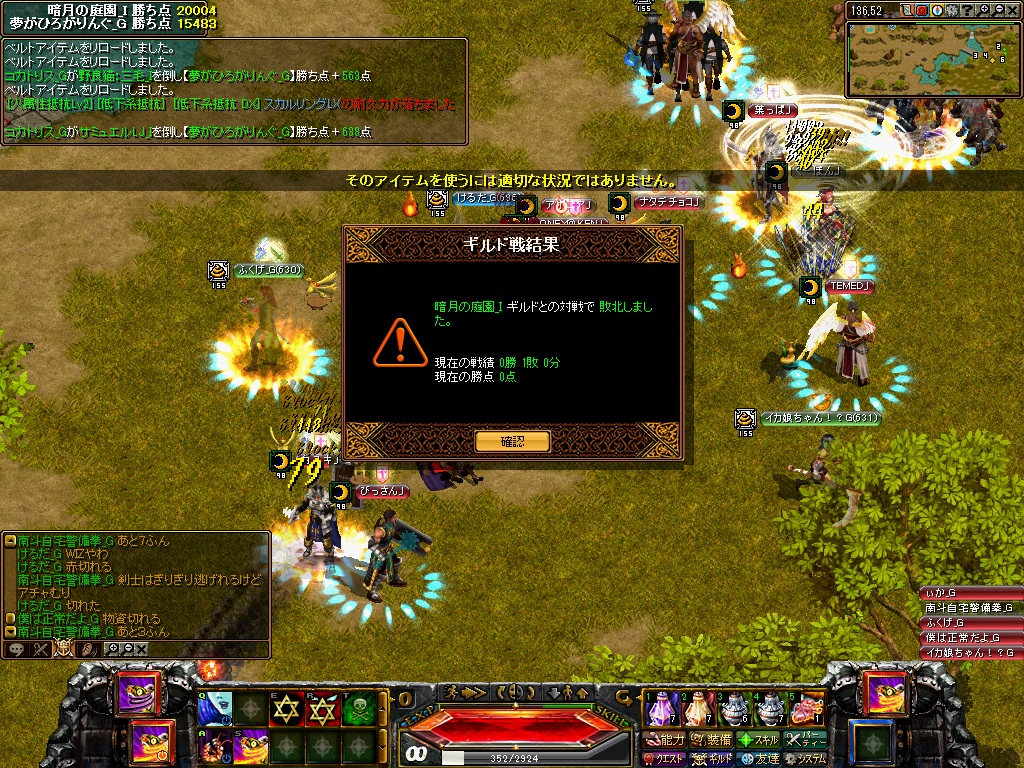1024x768 pixels.
Task: Open the 友達 (friends) menu
Action: 758,759
